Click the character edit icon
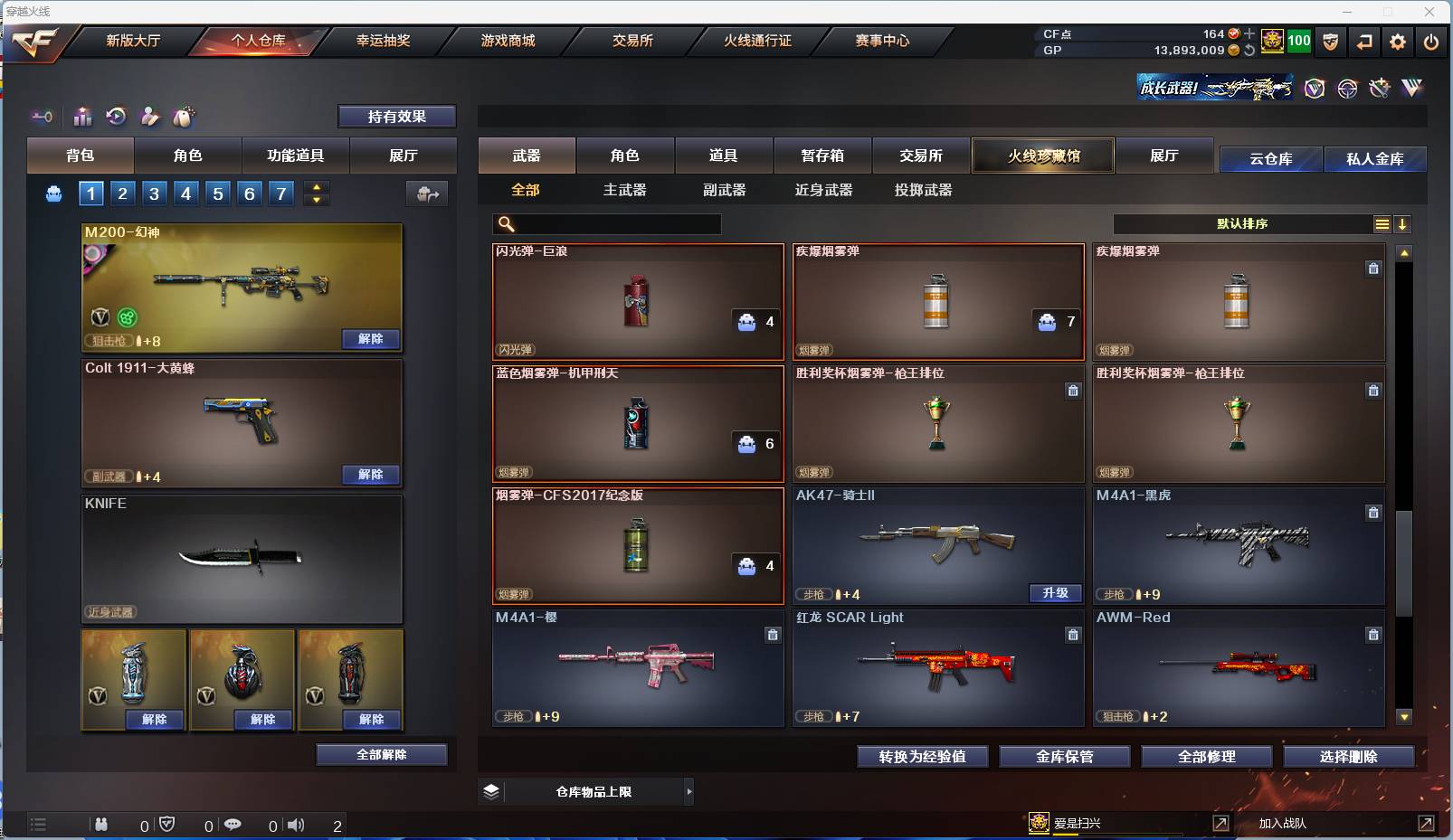The width and height of the screenshot is (1453, 840). [x=149, y=117]
